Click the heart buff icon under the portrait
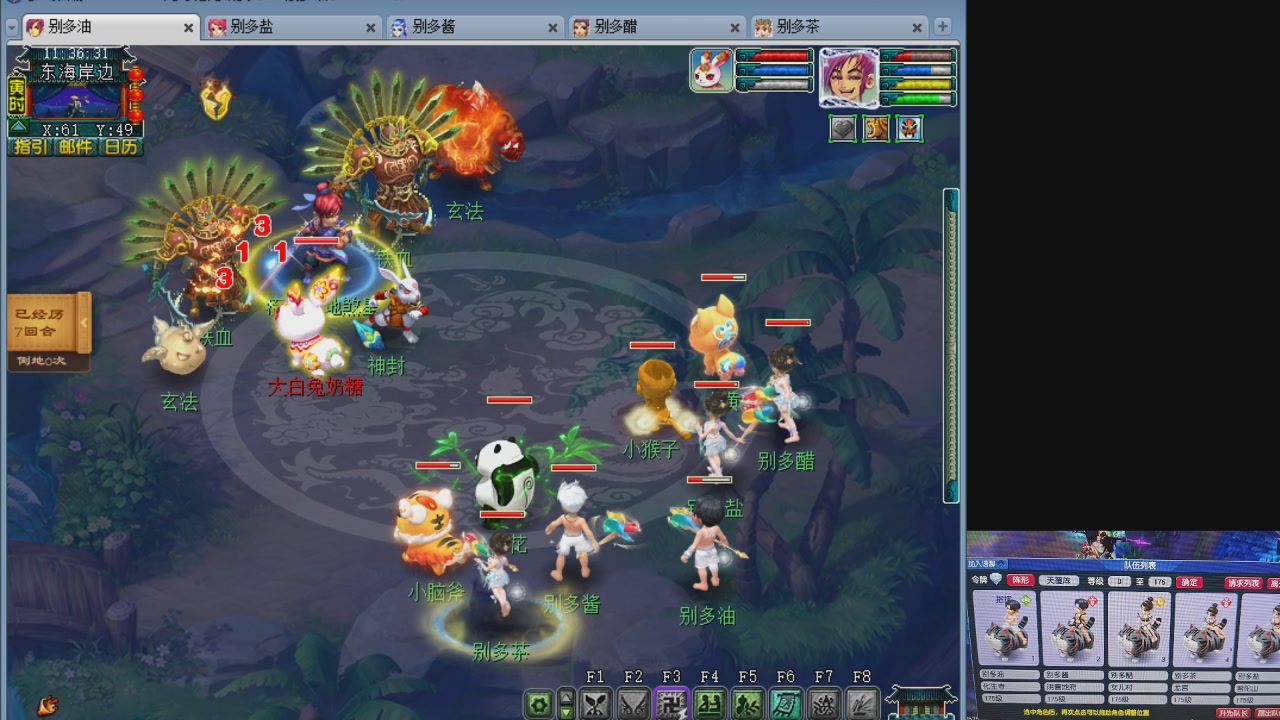 [843, 129]
